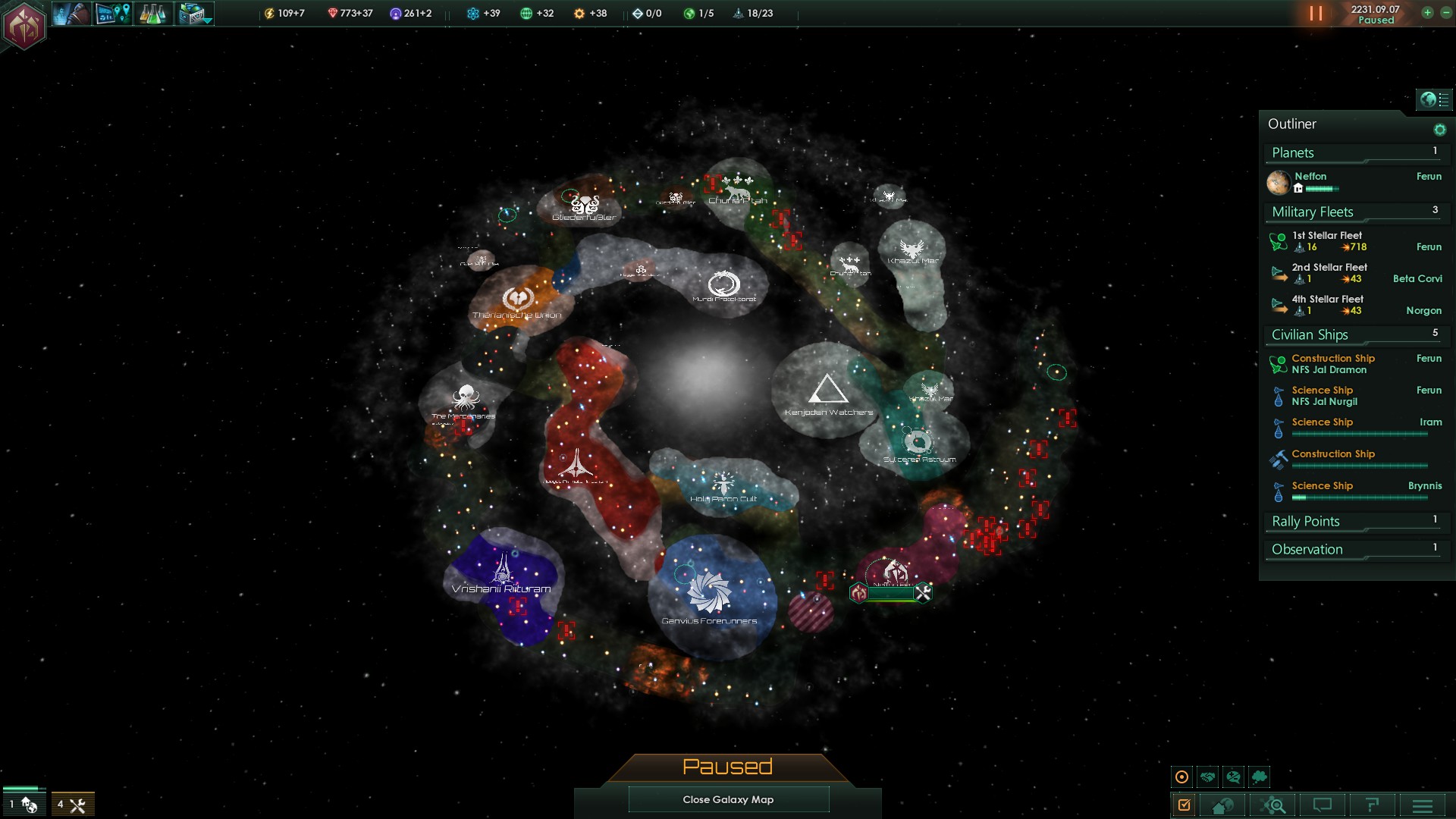1456x819 pixels.
Task: Toggle the handshake diplomatic map mode
Action: coord(1208,777)
